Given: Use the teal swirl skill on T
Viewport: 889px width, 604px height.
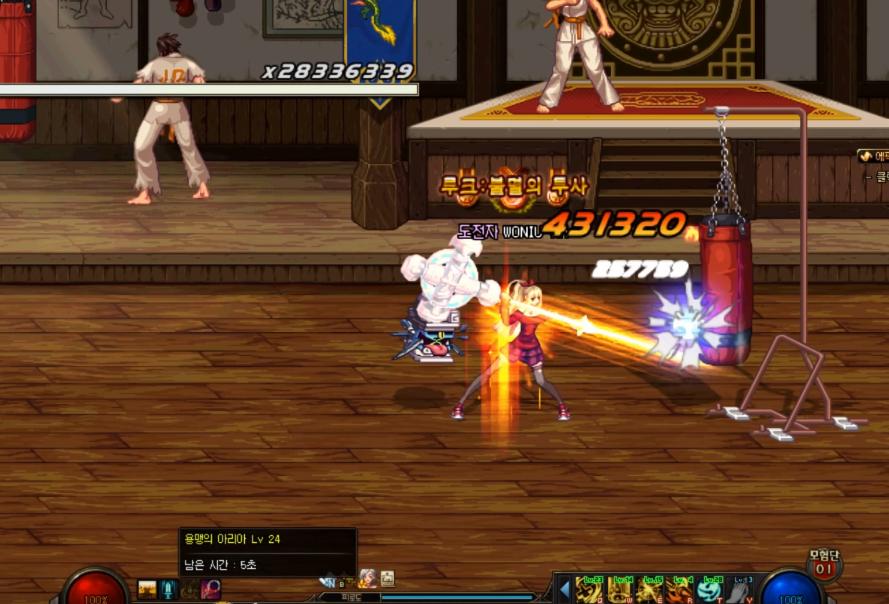Looking at the screenshot, I should click(x=711, y=590).
